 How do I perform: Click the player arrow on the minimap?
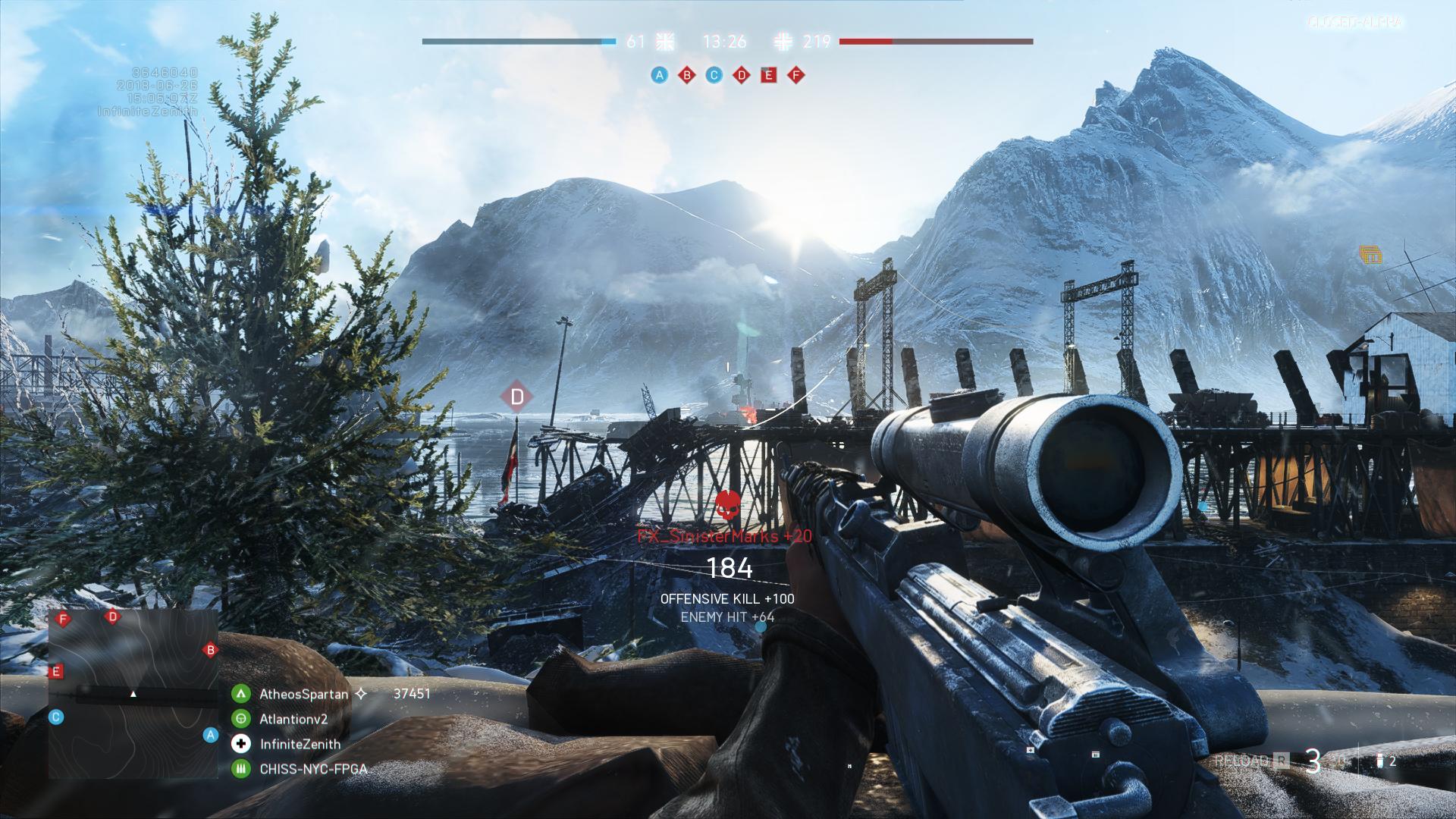pyautogui.click(x=133, y=694)
